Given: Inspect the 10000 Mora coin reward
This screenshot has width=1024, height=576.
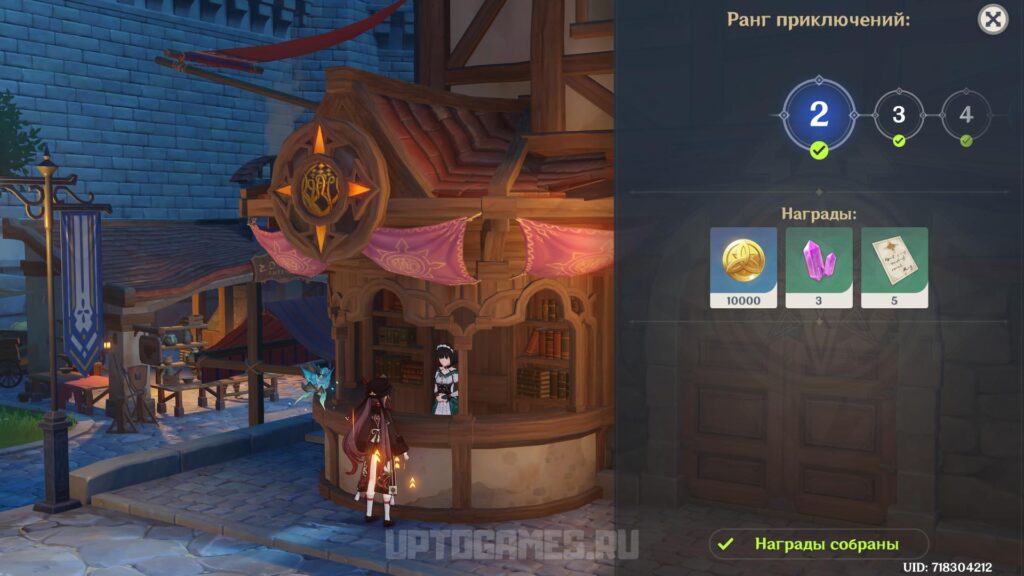Looking at the screenshot, I should tap(743, 267).
